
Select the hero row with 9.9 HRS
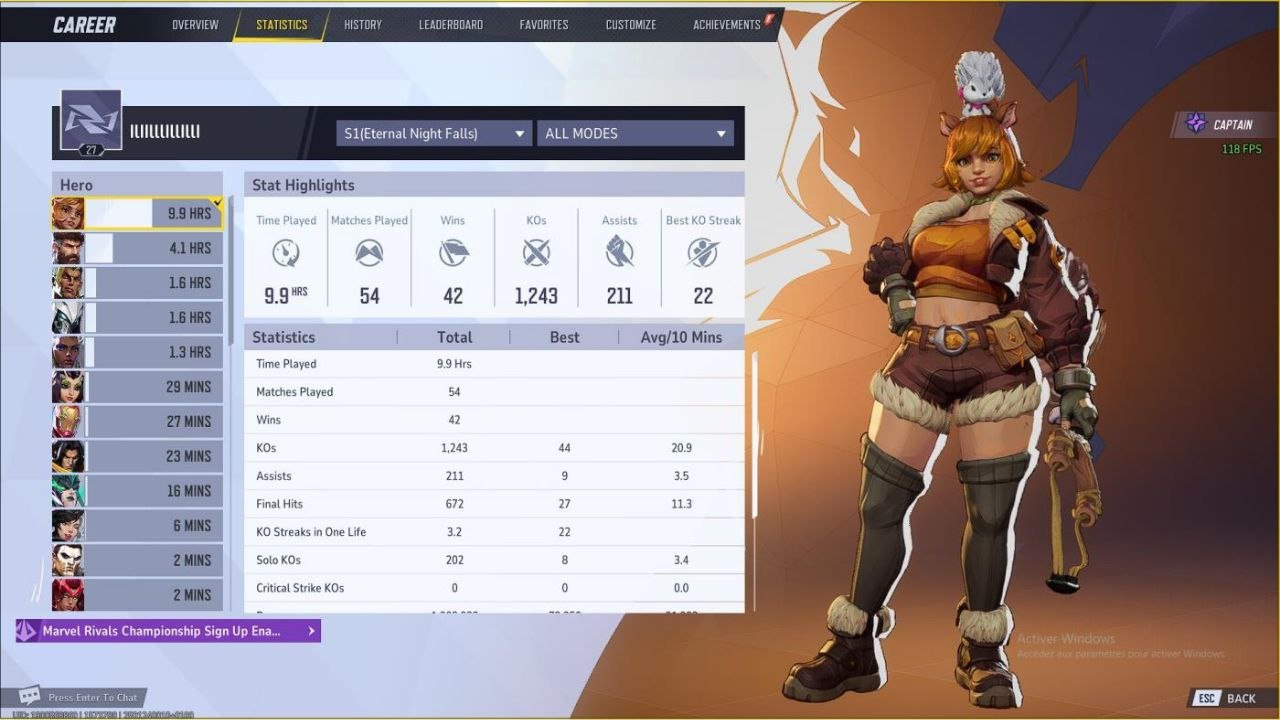[138, 214]
